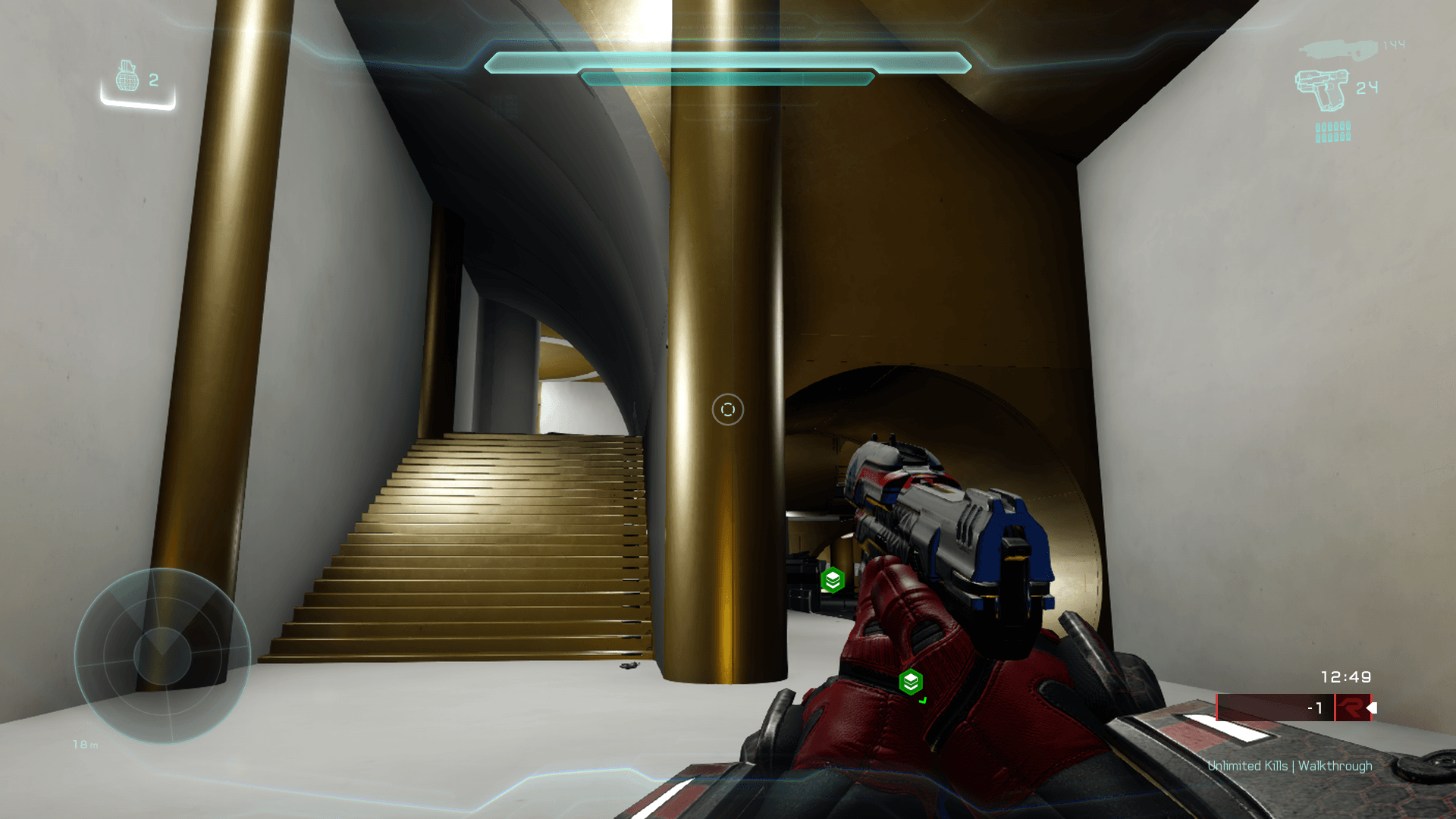Switch to the secondary assault rifle icon
Screen dimensions: 1456x819
tap(1338, 50)
